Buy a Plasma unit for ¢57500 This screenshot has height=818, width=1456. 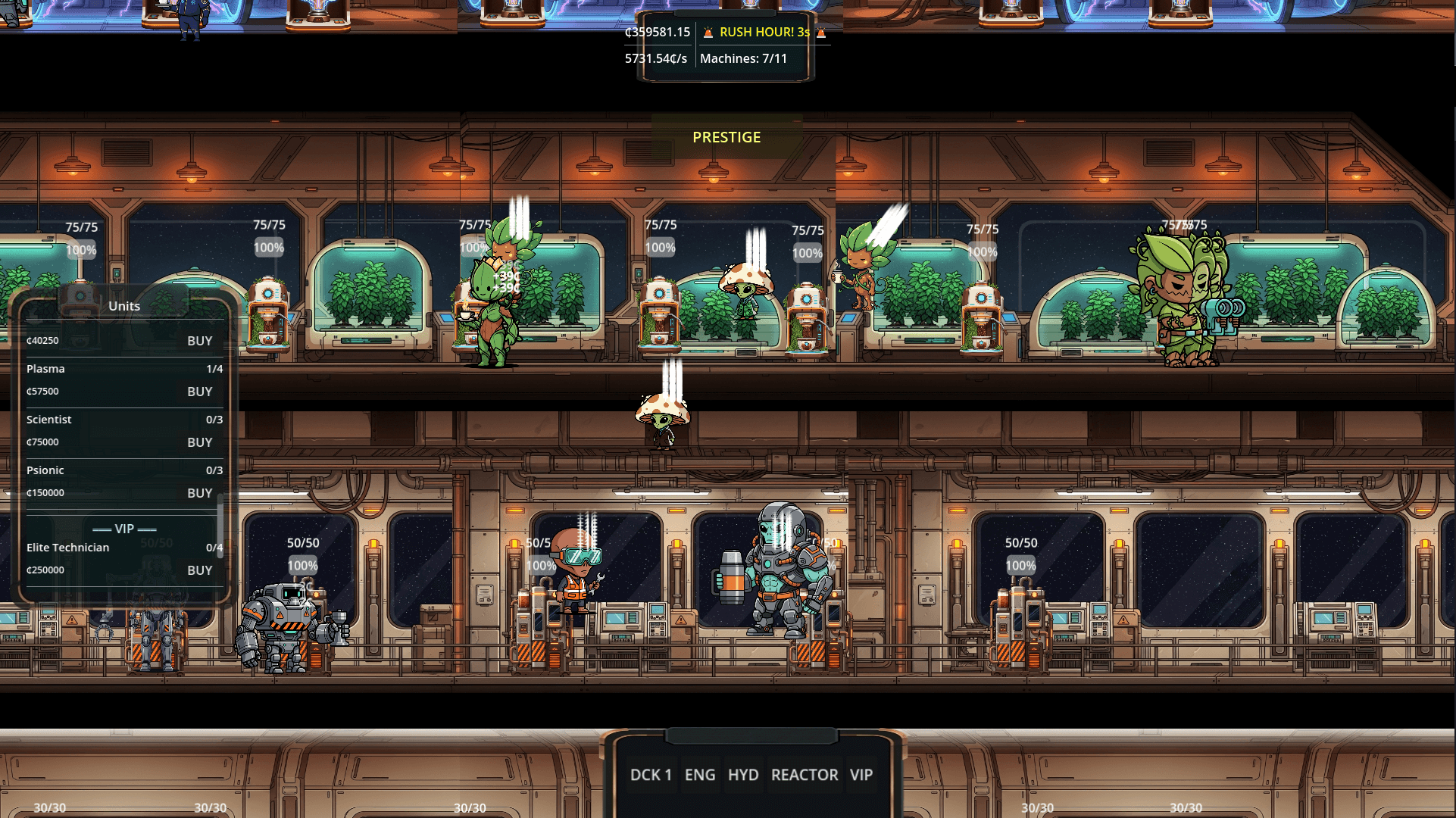point(199,392)
